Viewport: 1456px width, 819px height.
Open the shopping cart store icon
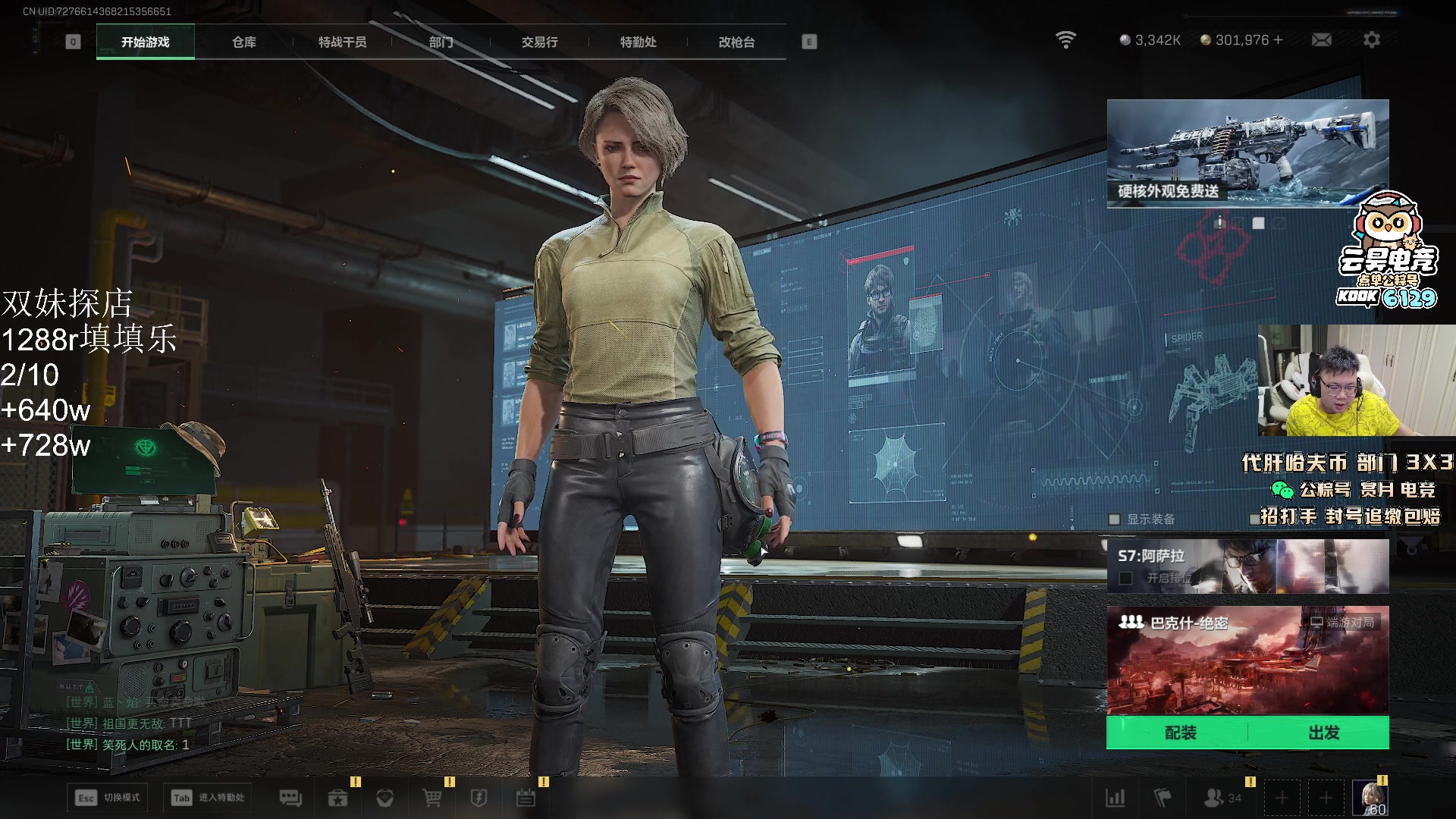(x=431, y=798)
